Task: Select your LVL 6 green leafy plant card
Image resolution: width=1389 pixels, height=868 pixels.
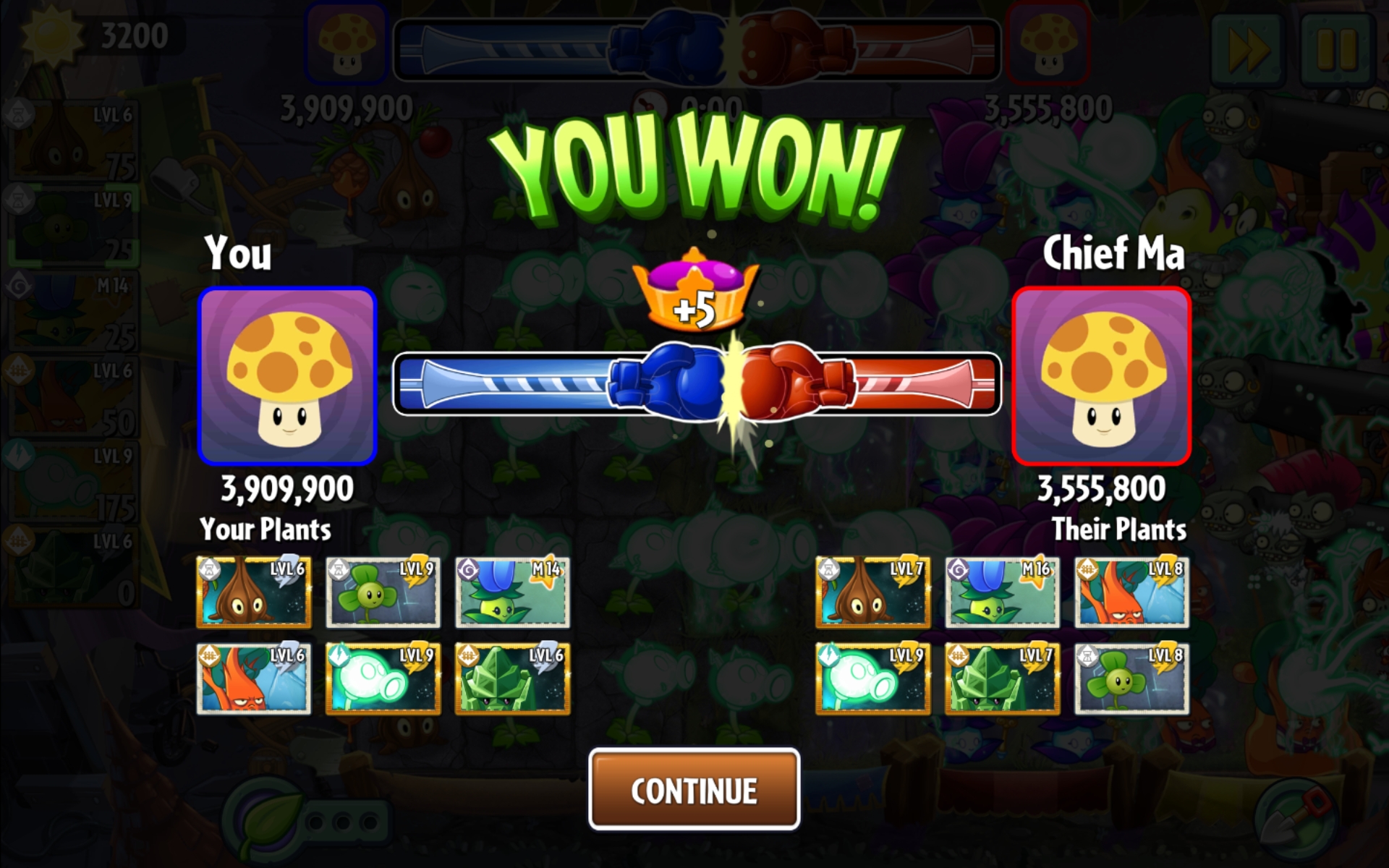Action: click(x=512, y=678)
